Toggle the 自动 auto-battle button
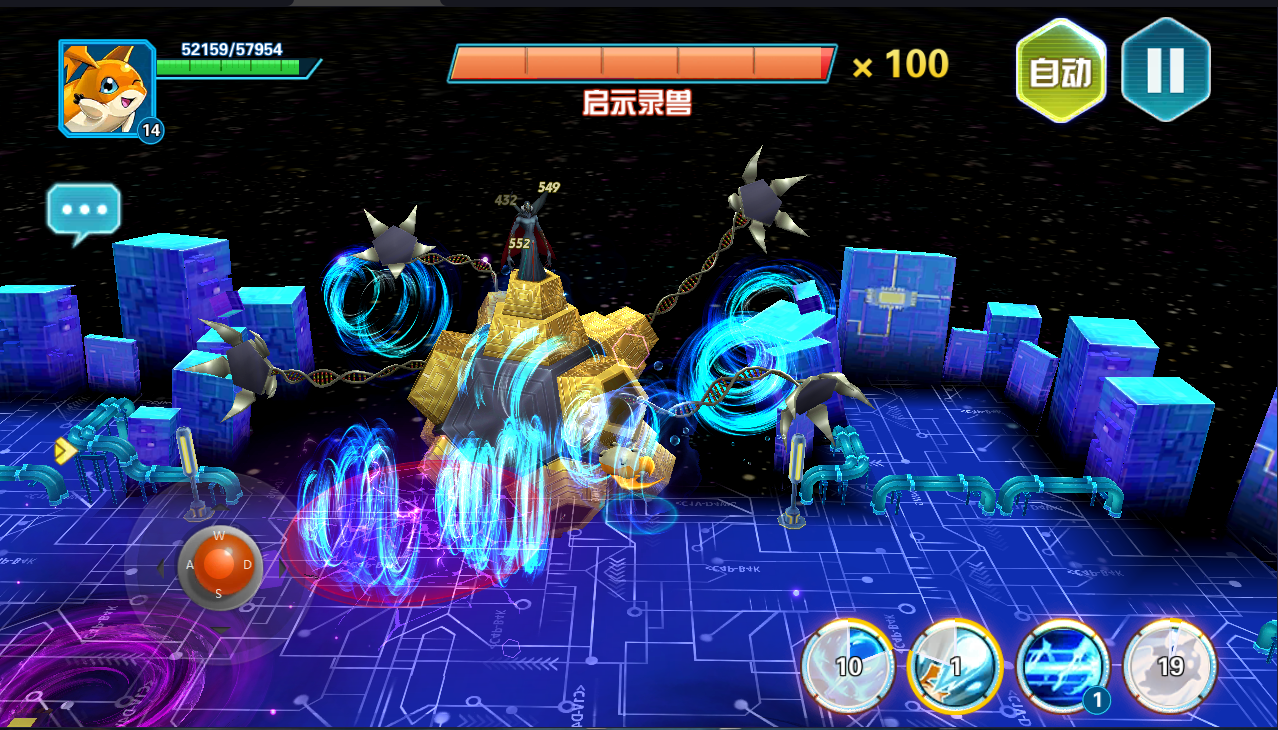Viewport: 1278px width, 730px height. pos(1061,72)
